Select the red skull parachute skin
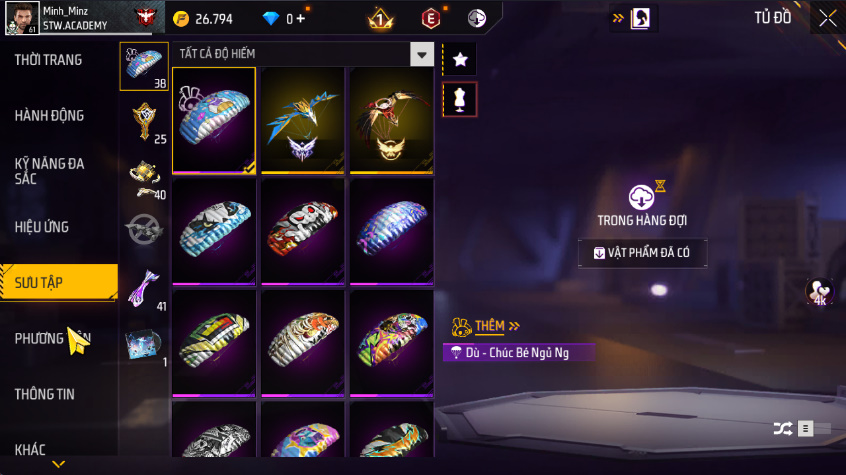Screen dimensions: 846x475 303,231
